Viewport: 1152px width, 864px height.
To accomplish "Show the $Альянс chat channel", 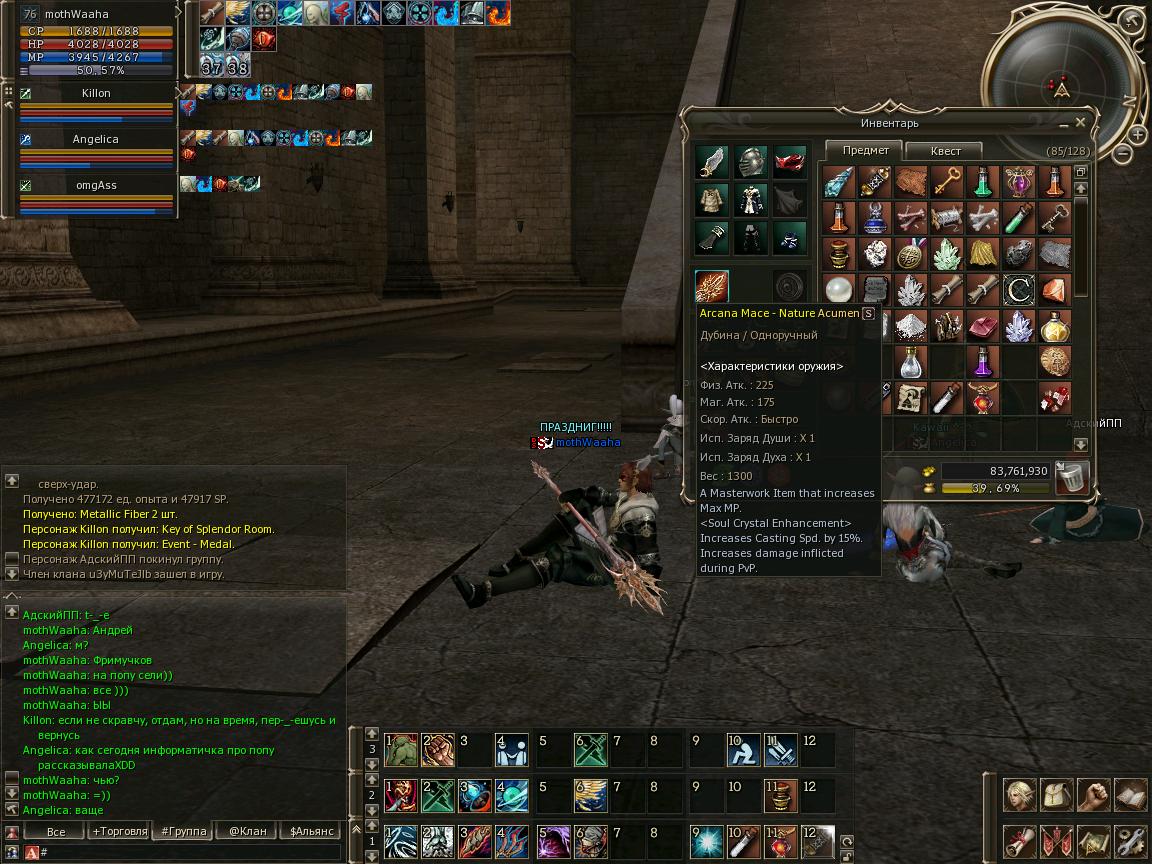I will pos(311,831).
